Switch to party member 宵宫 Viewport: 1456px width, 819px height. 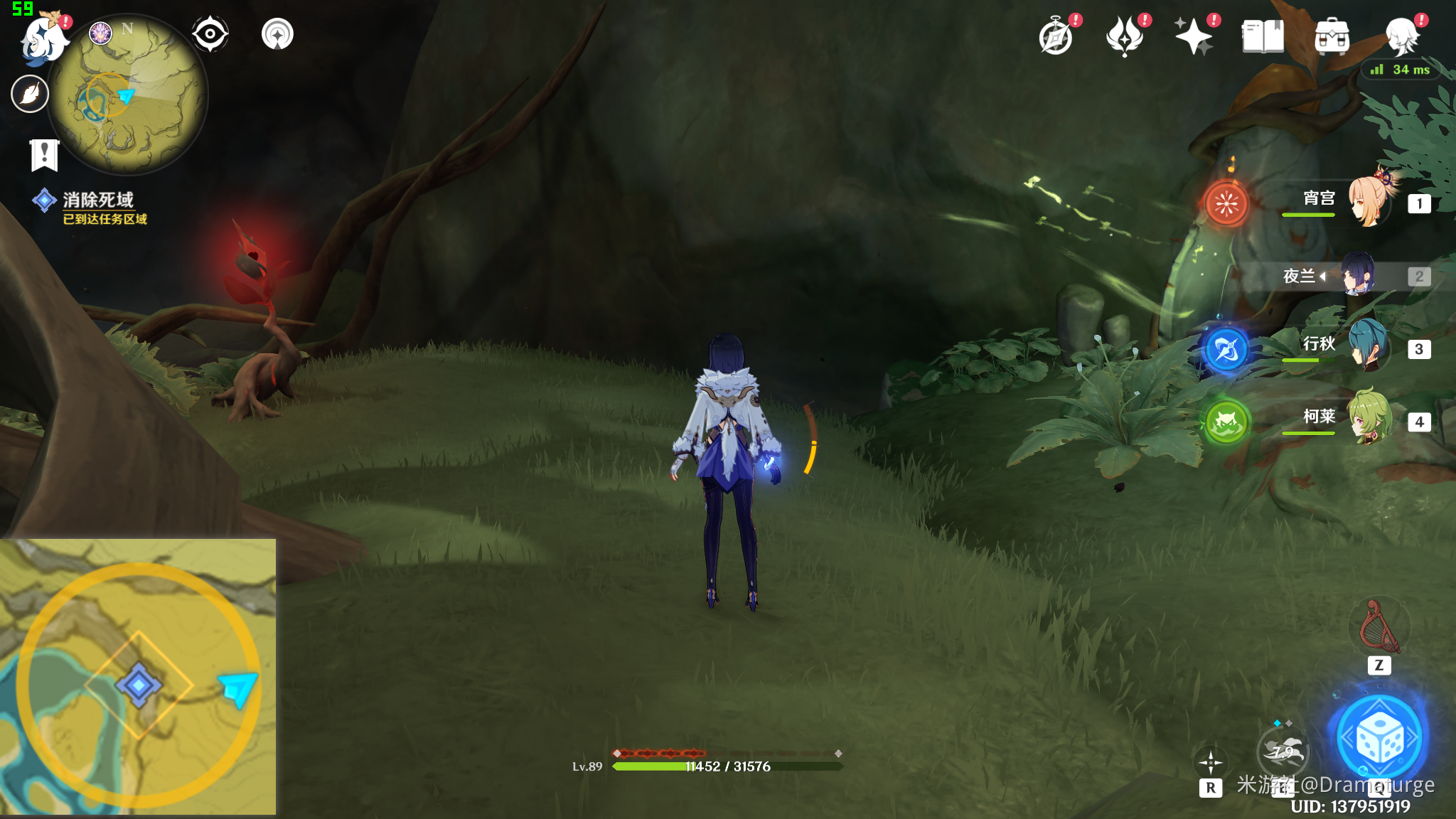[x=1369, y=202]
